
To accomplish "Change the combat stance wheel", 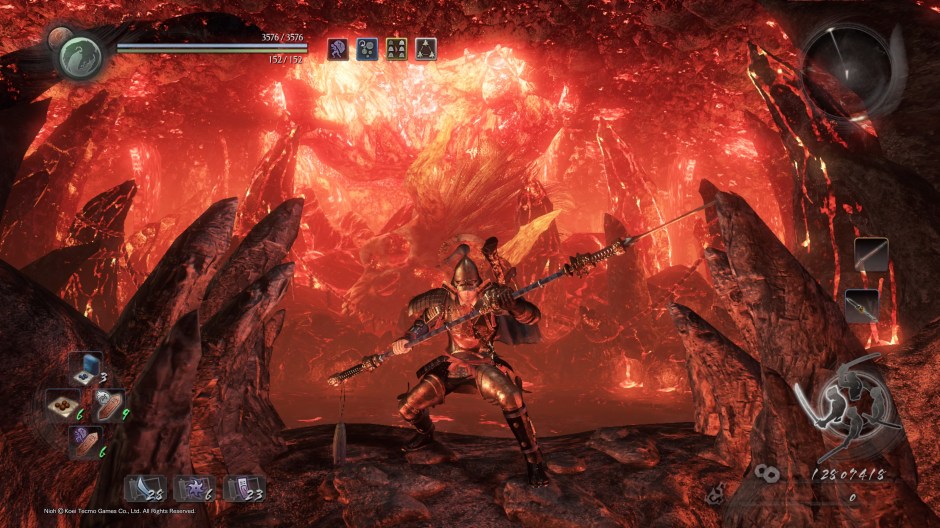I will (846, 405).
